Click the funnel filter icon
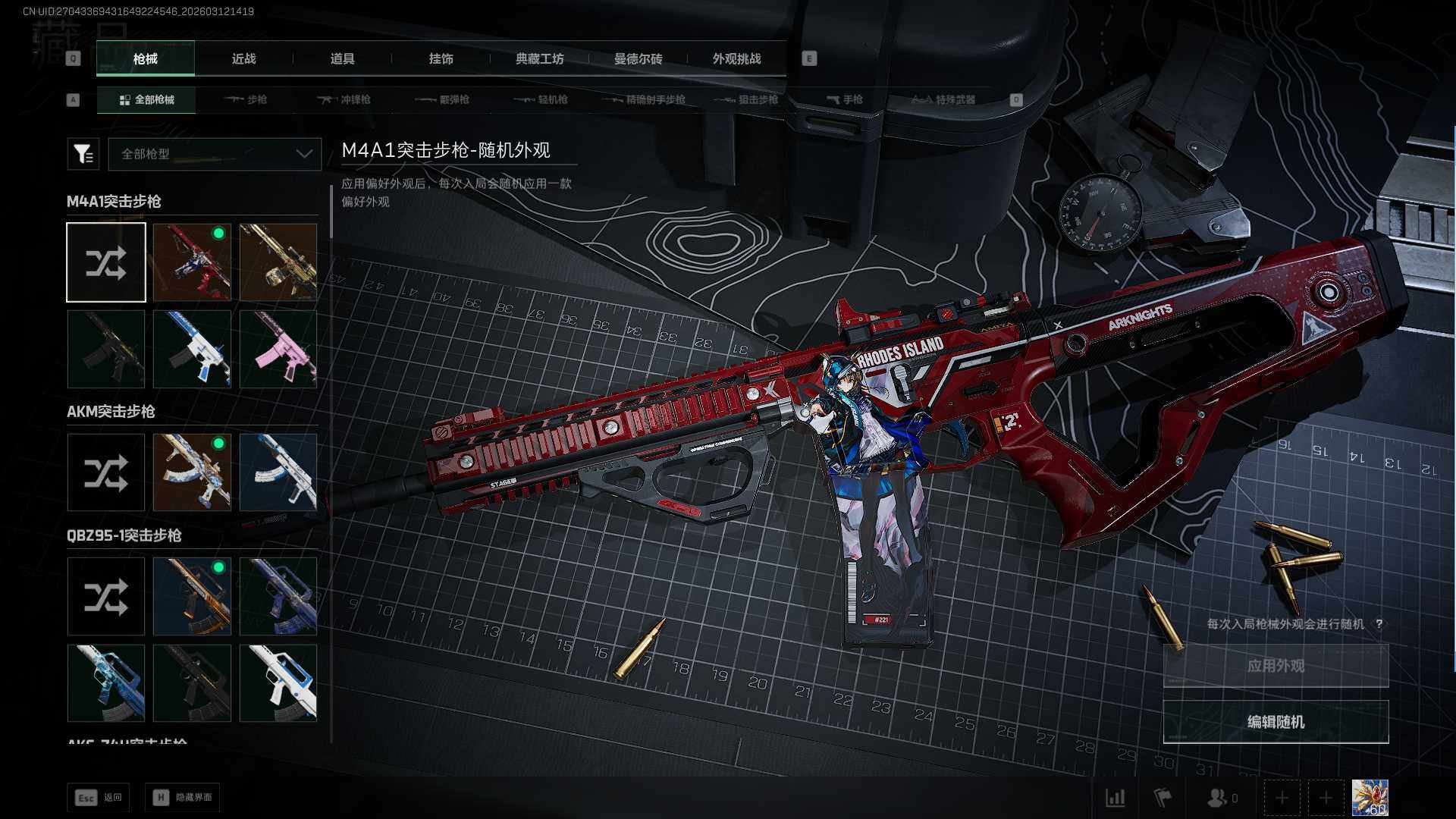The image size is (1456, 819). 83,154
